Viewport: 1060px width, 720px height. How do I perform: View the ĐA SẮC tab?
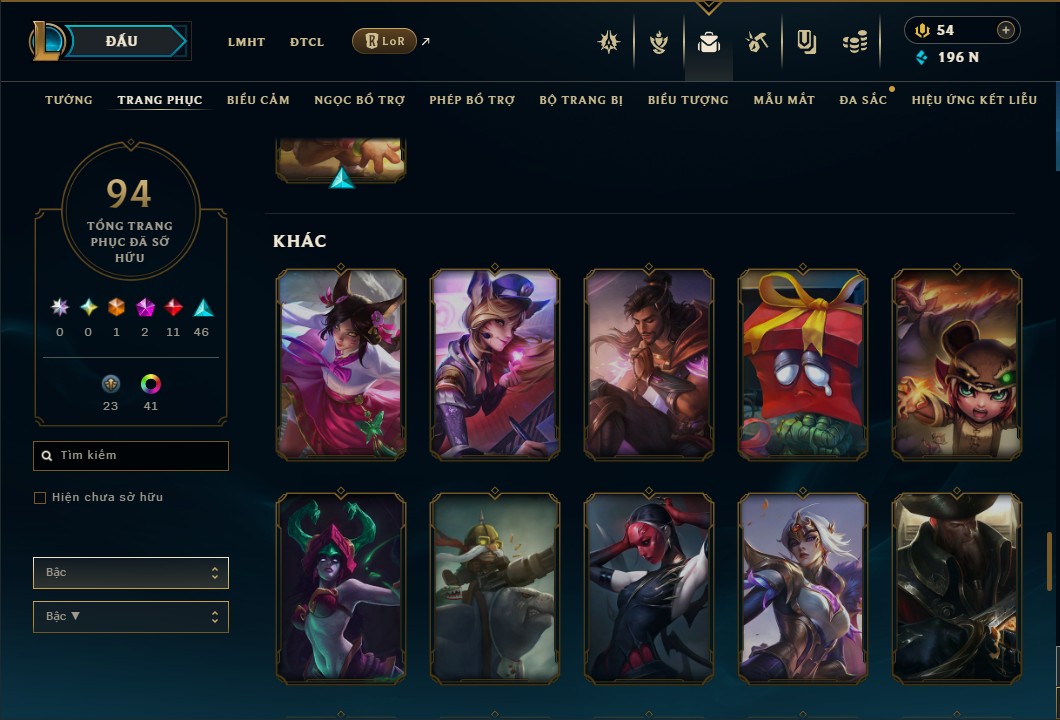863,100
